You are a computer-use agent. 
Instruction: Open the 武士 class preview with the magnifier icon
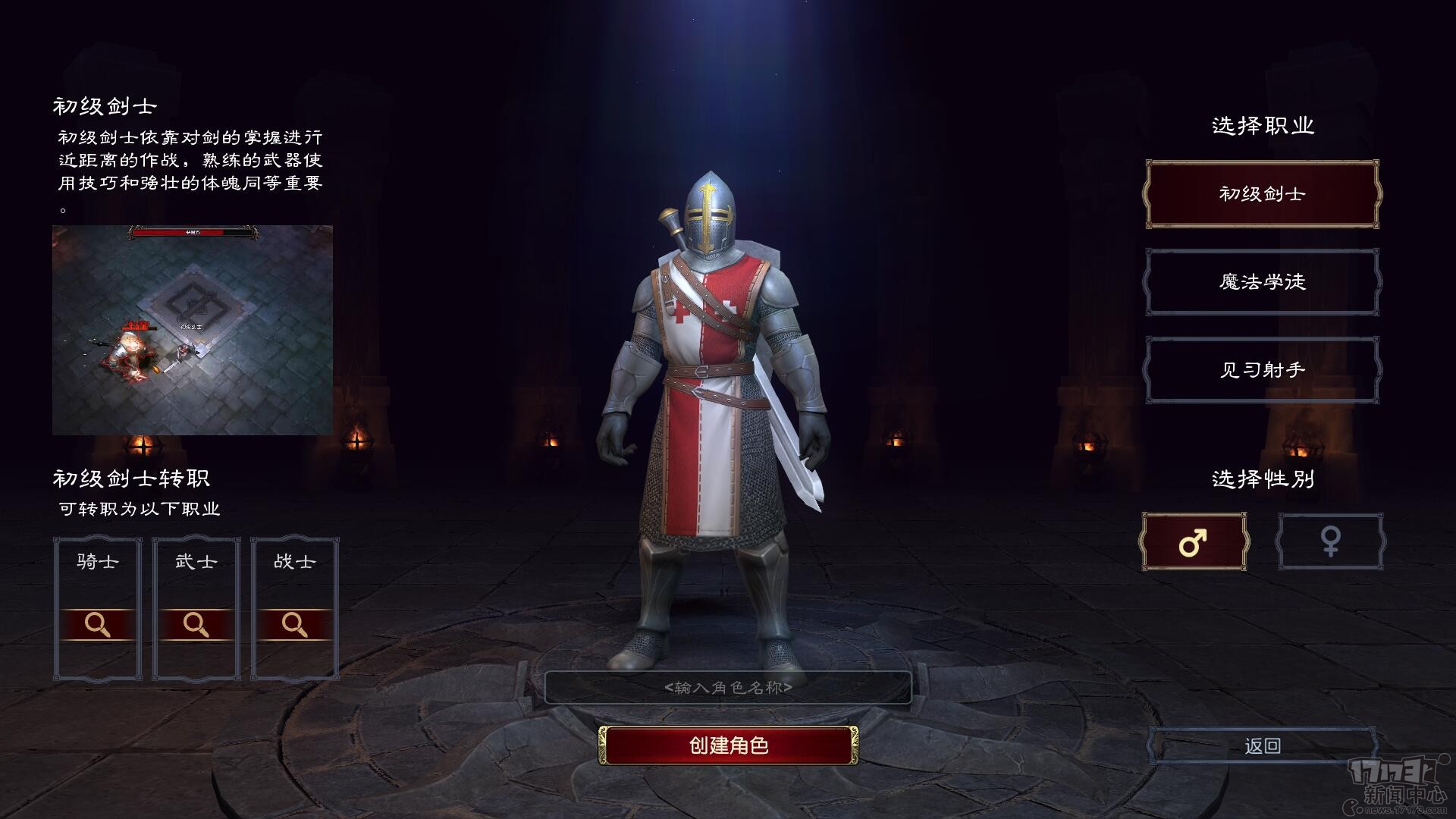tap(196, 624)
